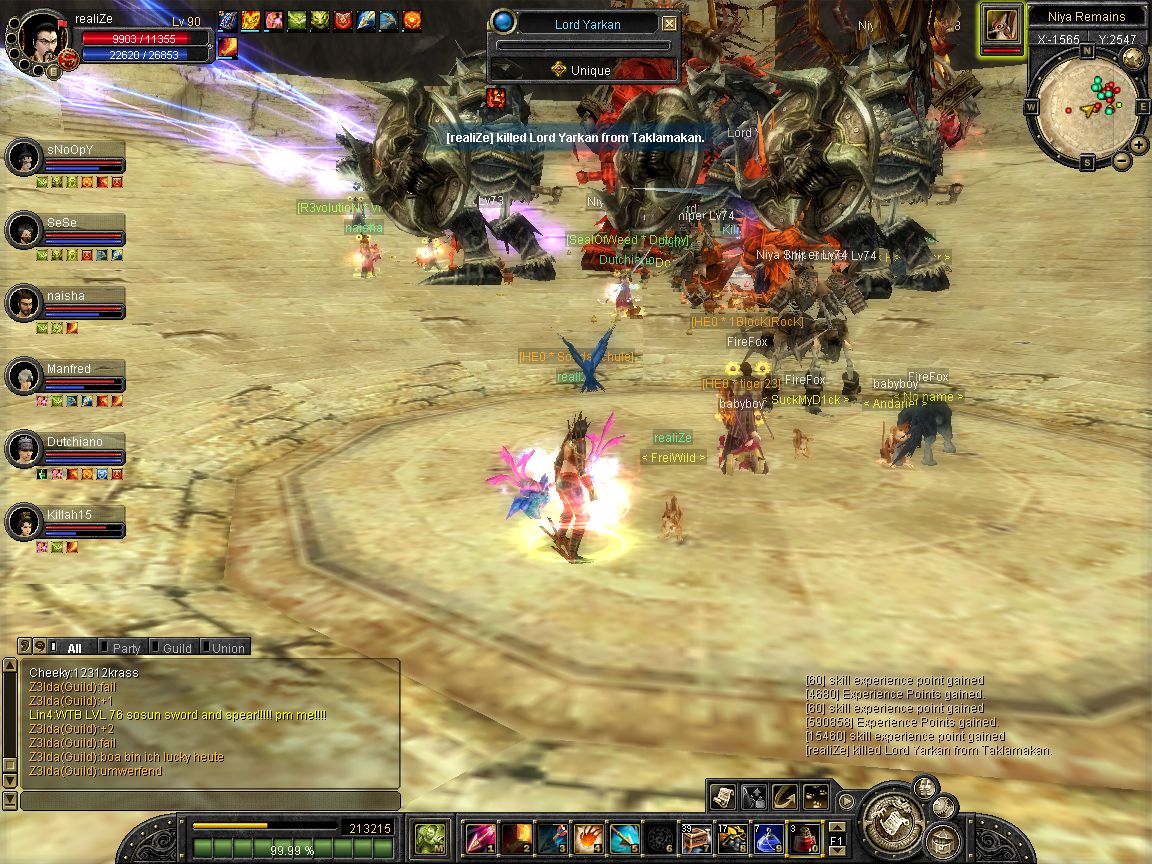Use the red health potion in slot 0
The width and height of the screenshot is (1152, 864).
tap(804, 838)
